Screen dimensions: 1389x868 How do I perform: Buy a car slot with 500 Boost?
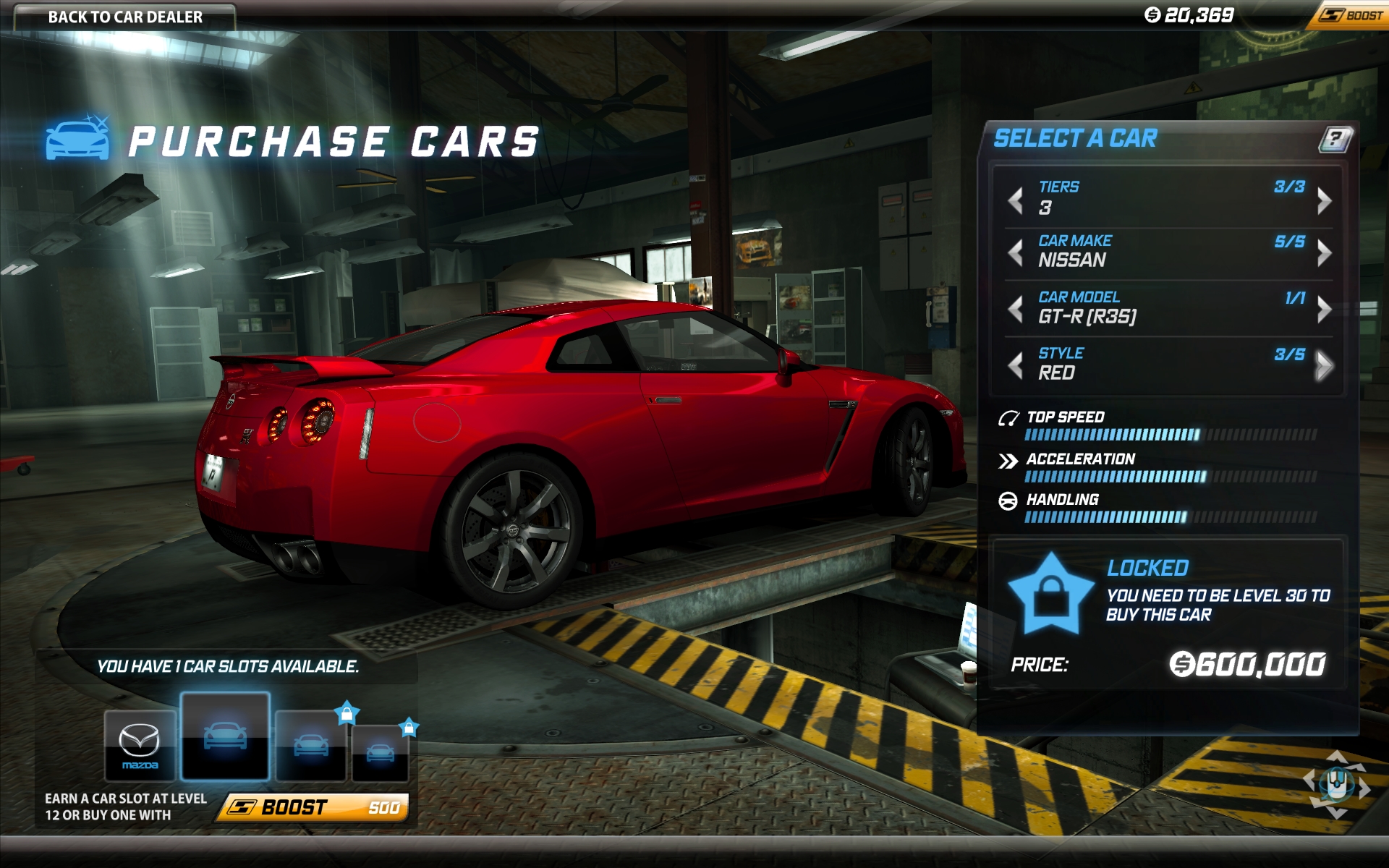tap(313, 807)
